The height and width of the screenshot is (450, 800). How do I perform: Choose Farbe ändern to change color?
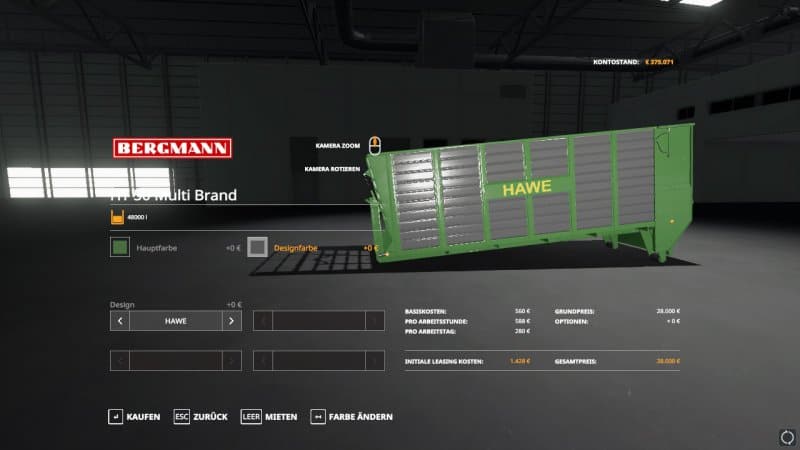pyautogui.click(x=352, y=416)
